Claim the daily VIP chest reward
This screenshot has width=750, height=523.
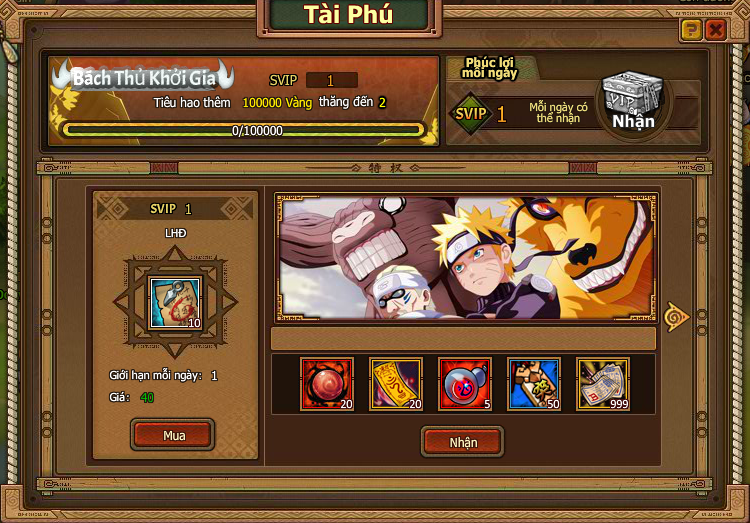(x=633, y=104)
